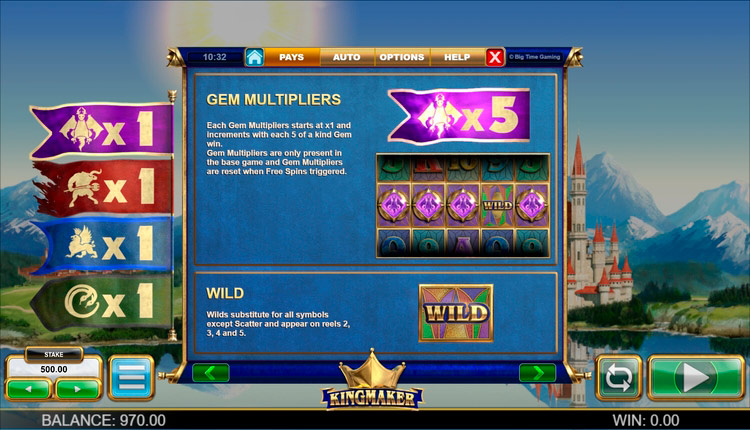Image resolution: width=750 pixels, height=430 pixels.
Task: Open the OPTIONS tab
Action: coord(402,57)
